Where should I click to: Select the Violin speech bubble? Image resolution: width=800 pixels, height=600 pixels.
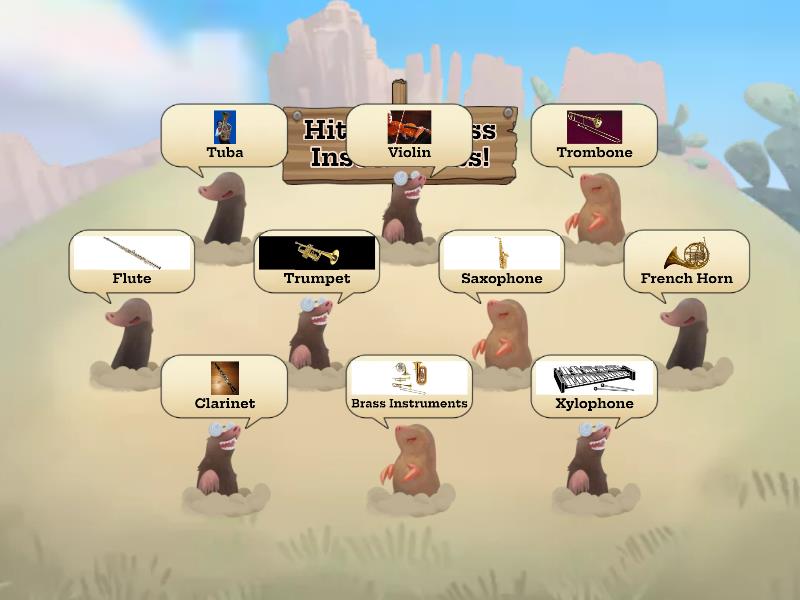[x=409, y=136]
